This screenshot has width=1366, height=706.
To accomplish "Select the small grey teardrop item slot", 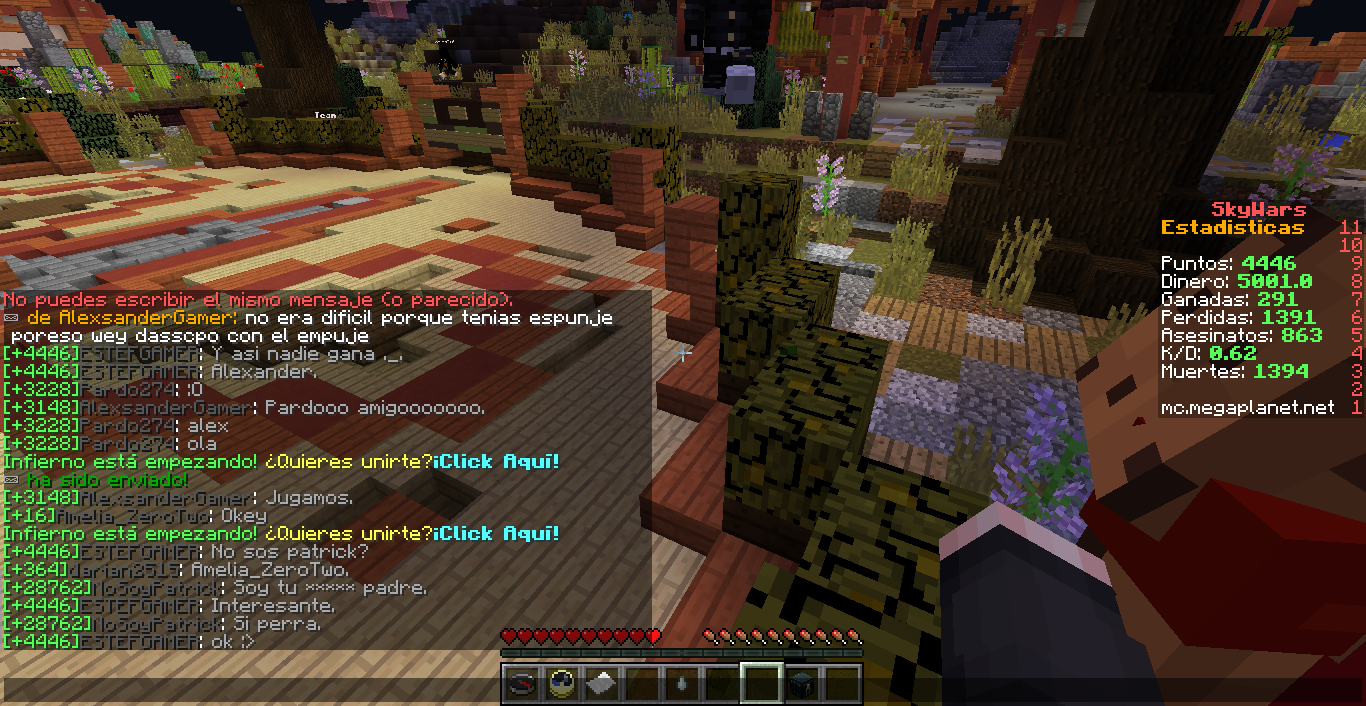I will point(681,684).
